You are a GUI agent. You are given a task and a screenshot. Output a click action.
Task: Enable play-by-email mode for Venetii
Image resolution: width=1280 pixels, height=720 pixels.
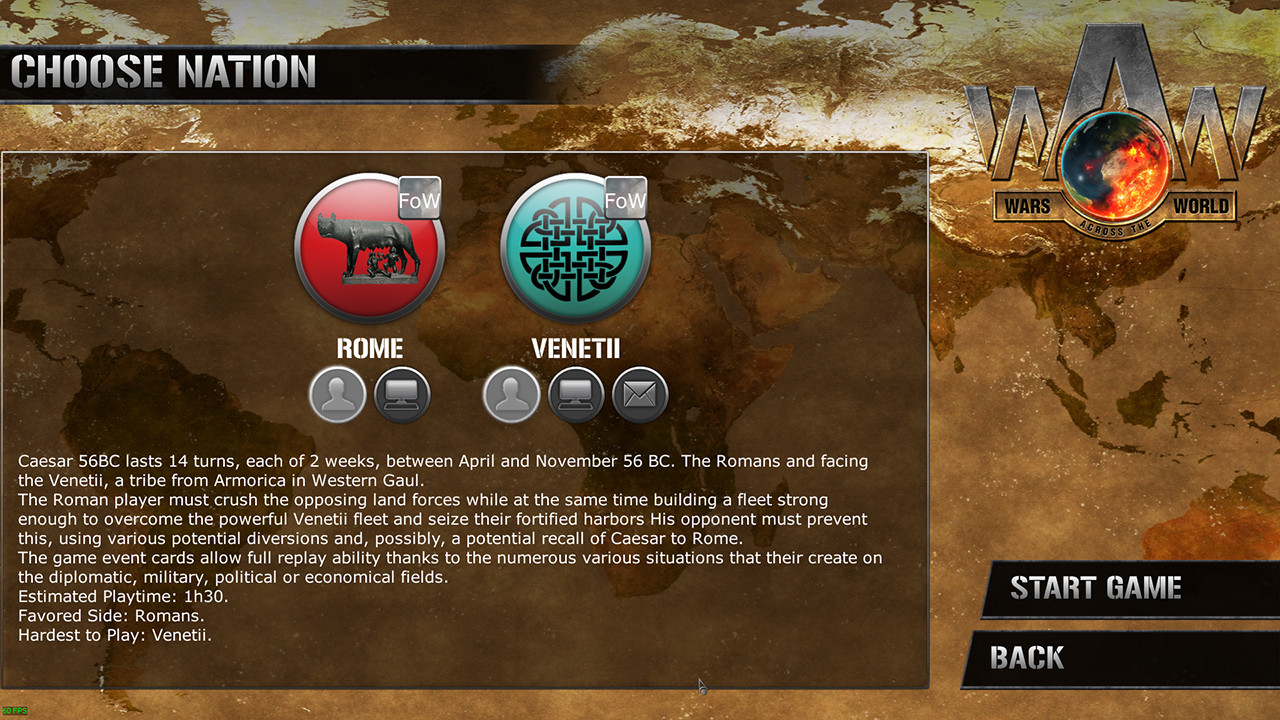pyautogui.click(x=639, y=394)
